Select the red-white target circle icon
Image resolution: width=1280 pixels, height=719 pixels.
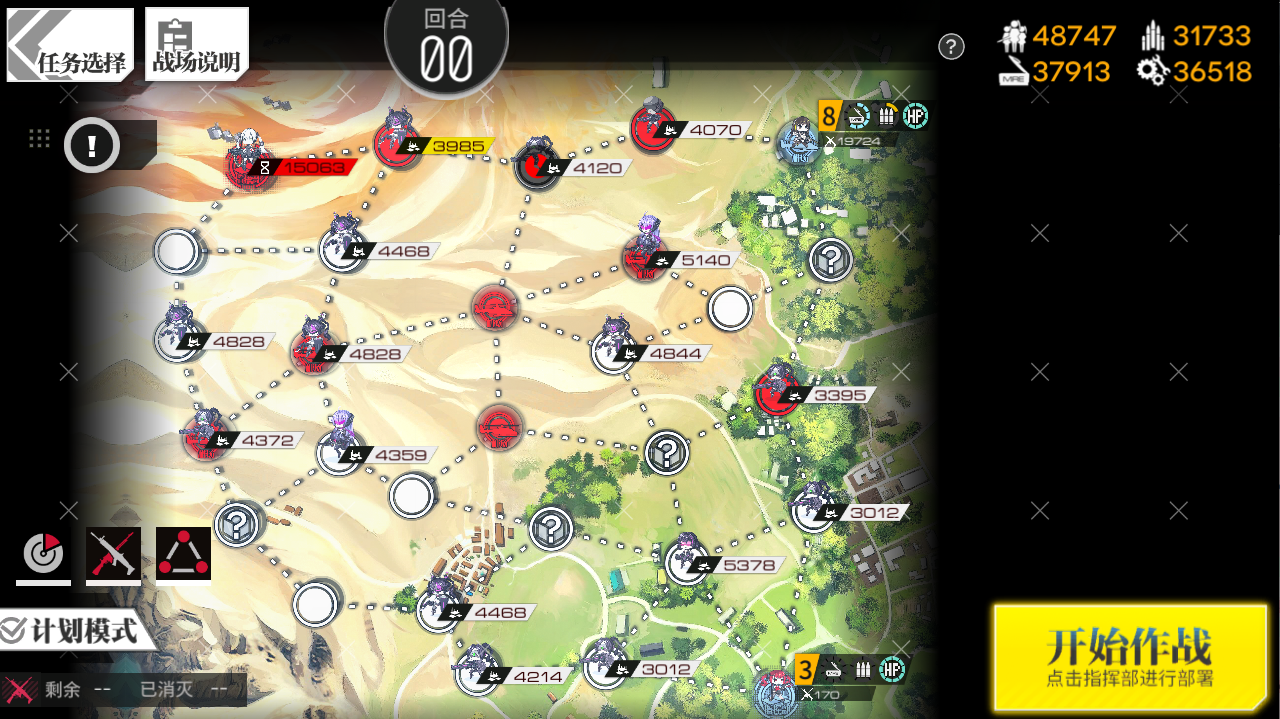point(43,554)
